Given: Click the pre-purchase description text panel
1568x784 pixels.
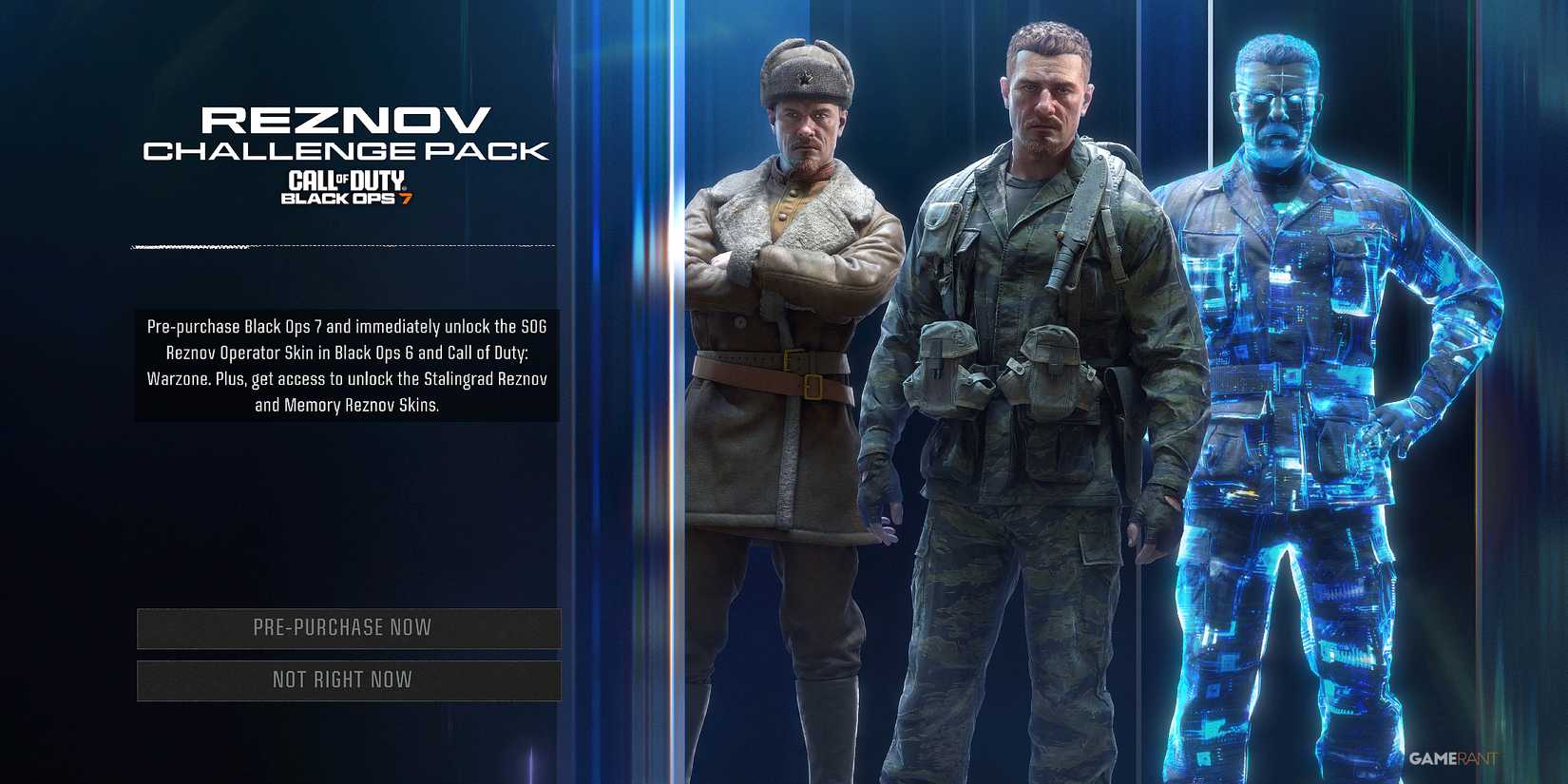Looking at the screenshot, I should pos(348,365).
